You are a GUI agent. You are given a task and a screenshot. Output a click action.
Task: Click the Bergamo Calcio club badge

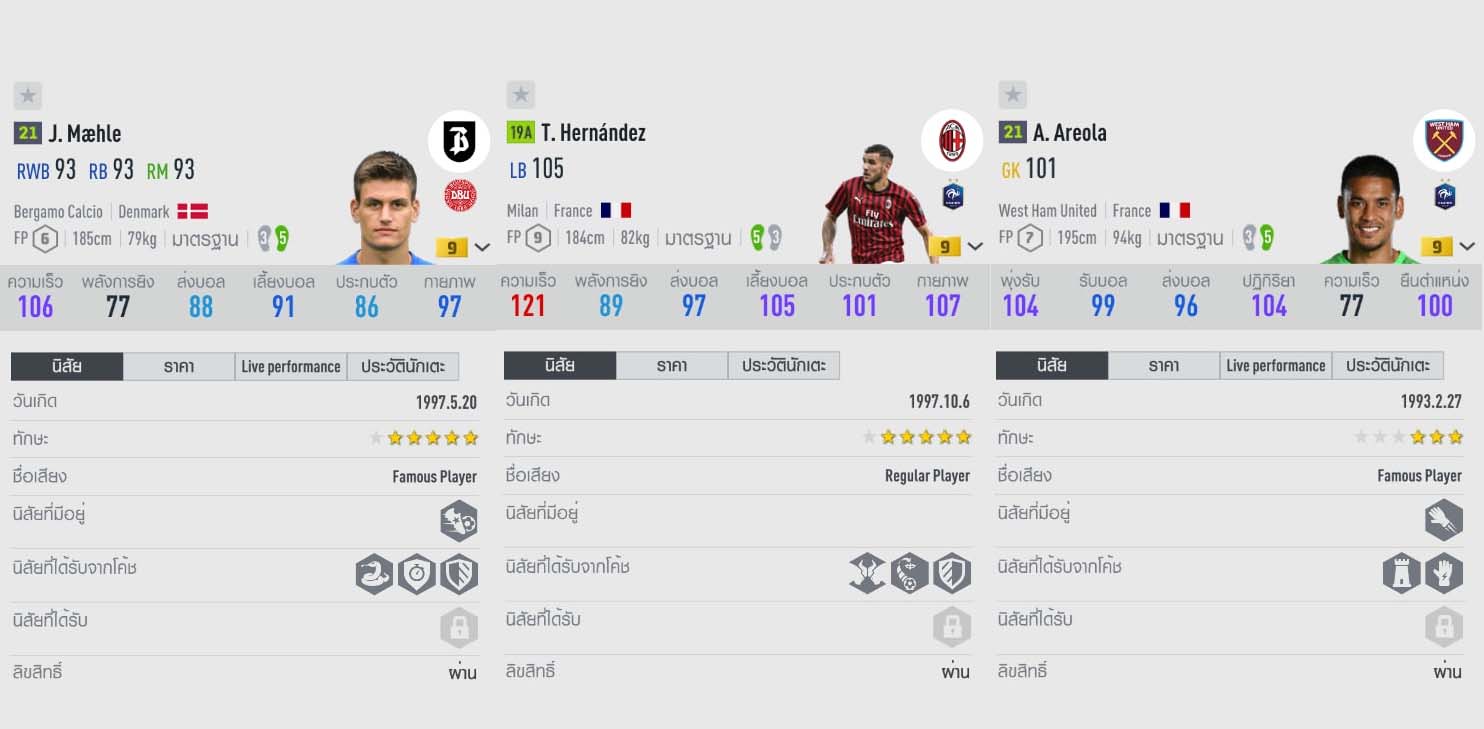(x=459, y=141)
